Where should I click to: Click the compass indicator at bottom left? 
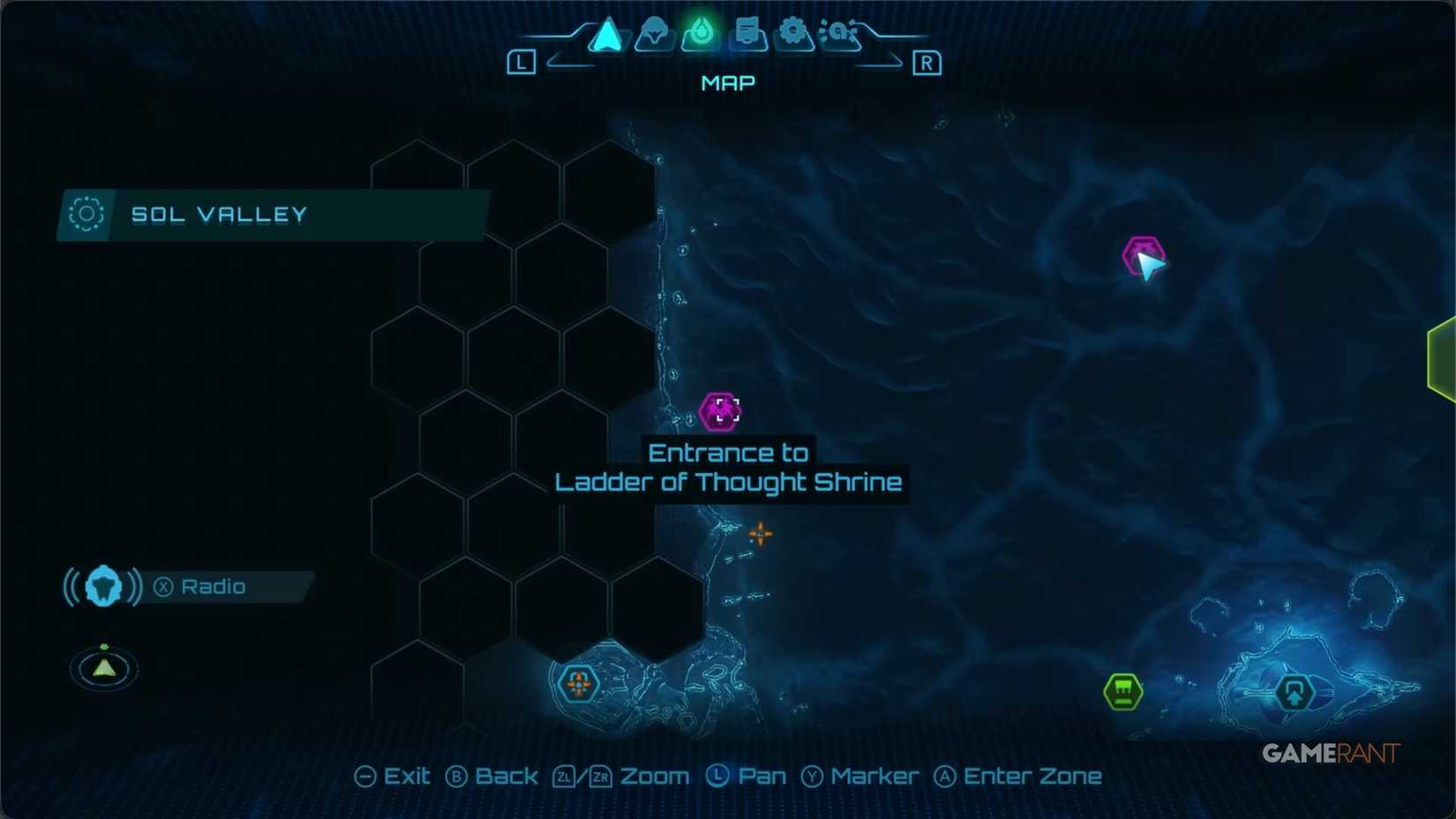pos(103,668)
